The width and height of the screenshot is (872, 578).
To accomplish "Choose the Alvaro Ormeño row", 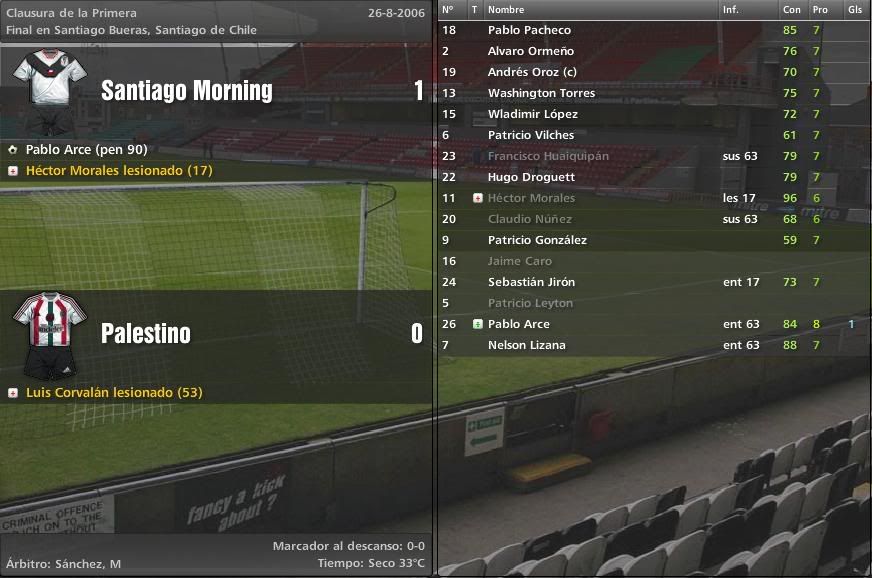I will tap(530, 51).
